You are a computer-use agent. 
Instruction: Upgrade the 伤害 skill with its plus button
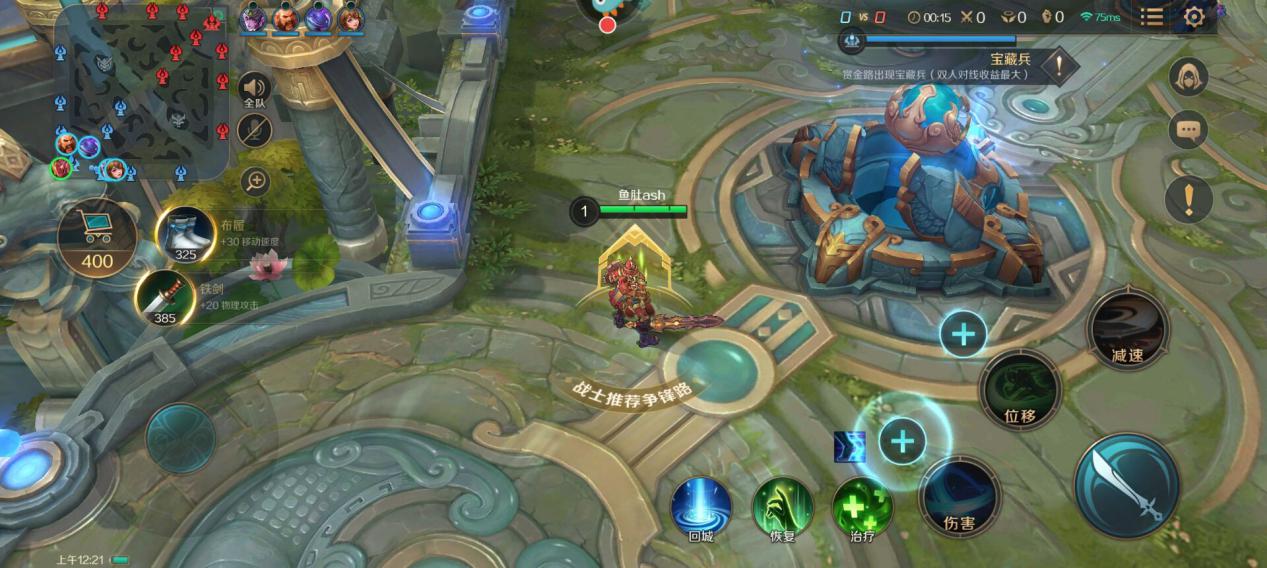coord(902,440)
